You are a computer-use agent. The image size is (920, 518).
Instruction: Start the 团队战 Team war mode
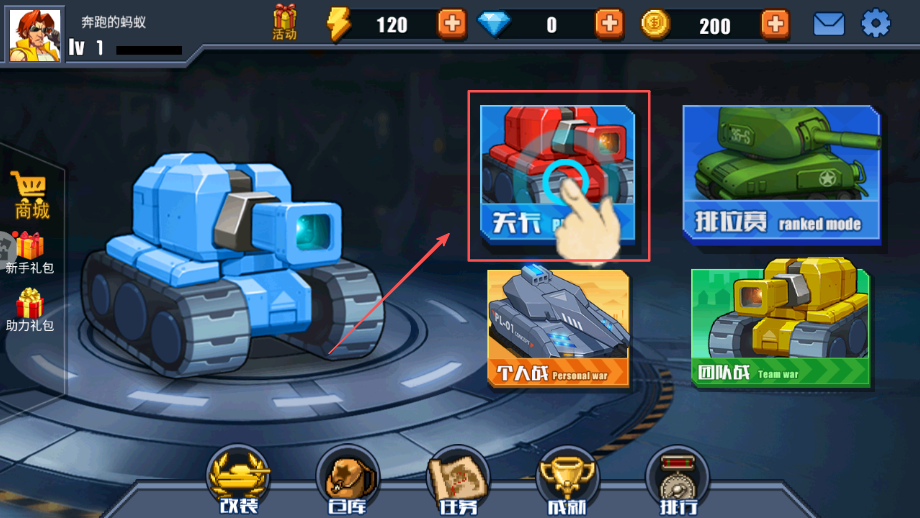[x=780, y=328]
